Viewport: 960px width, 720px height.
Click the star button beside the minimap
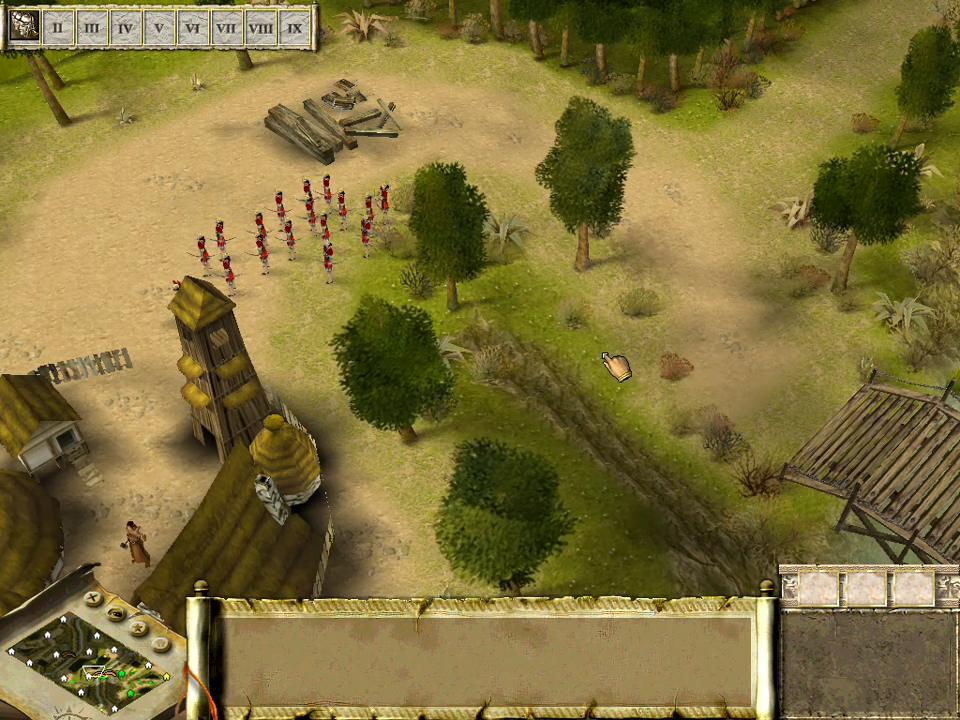coord(139,628)
